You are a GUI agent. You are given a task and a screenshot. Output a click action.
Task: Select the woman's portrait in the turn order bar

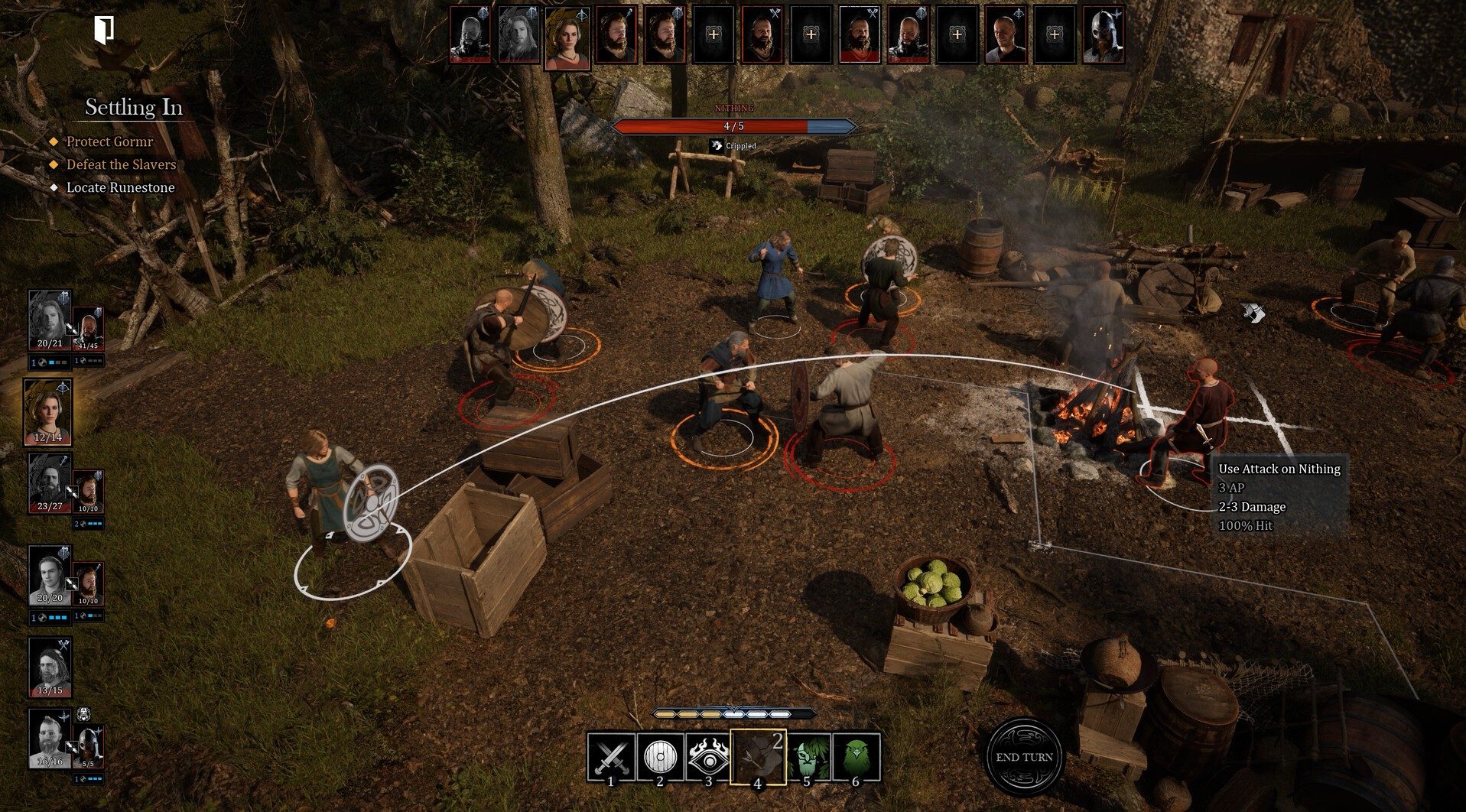point(567,37)
